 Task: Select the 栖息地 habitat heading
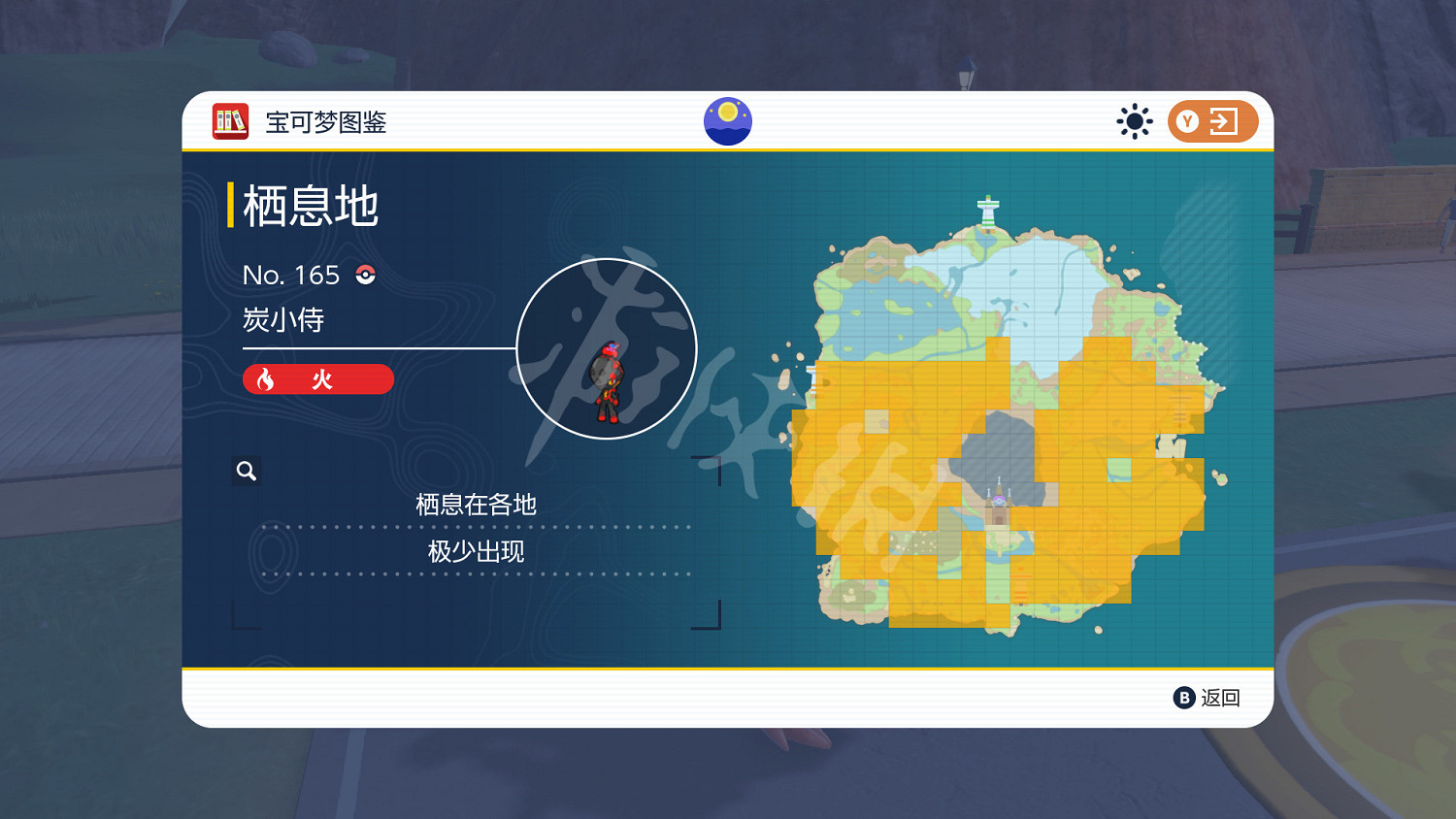(x=313, y=205)
